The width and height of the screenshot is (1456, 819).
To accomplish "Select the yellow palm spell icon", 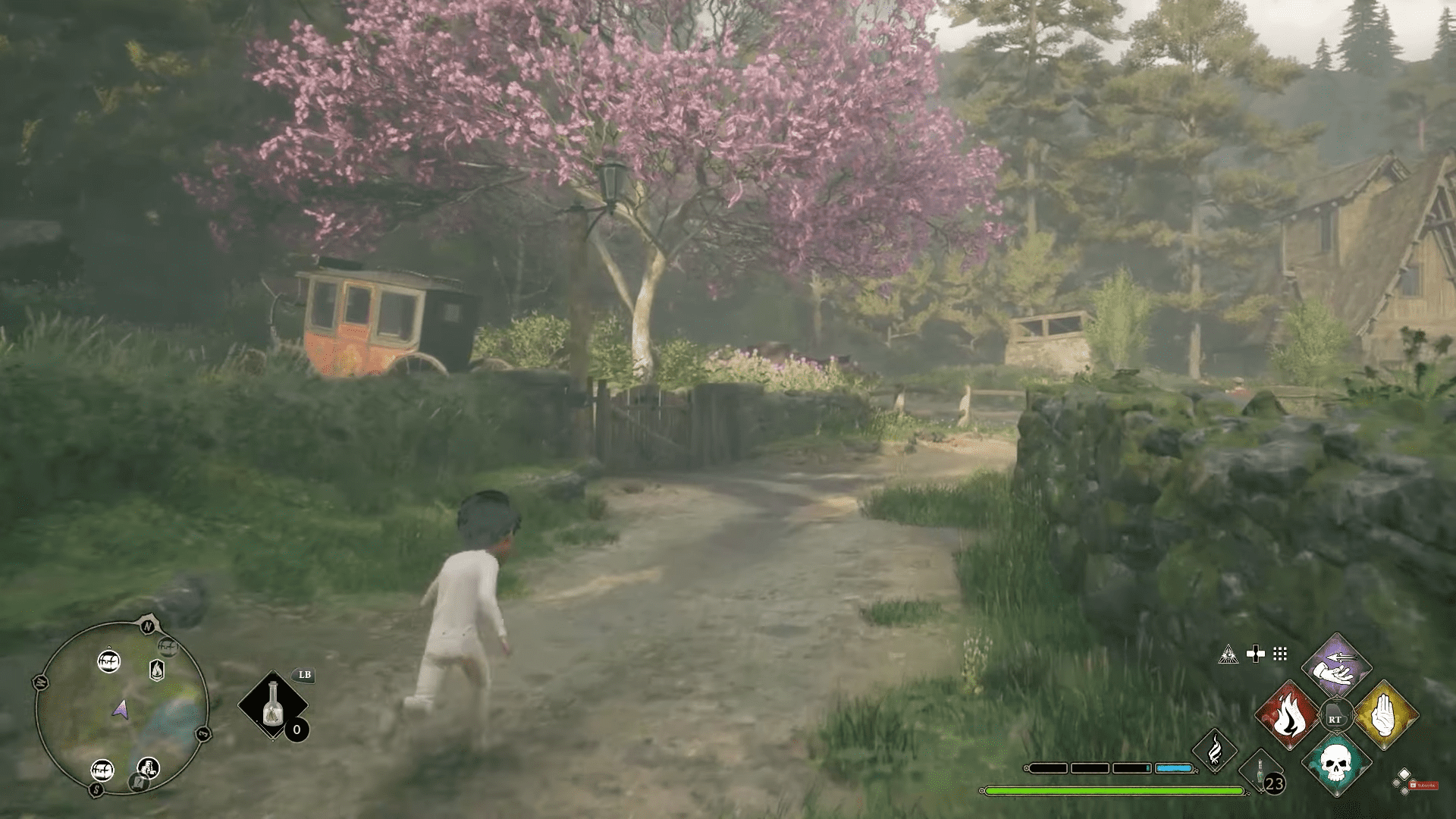I will (1384, 714).
